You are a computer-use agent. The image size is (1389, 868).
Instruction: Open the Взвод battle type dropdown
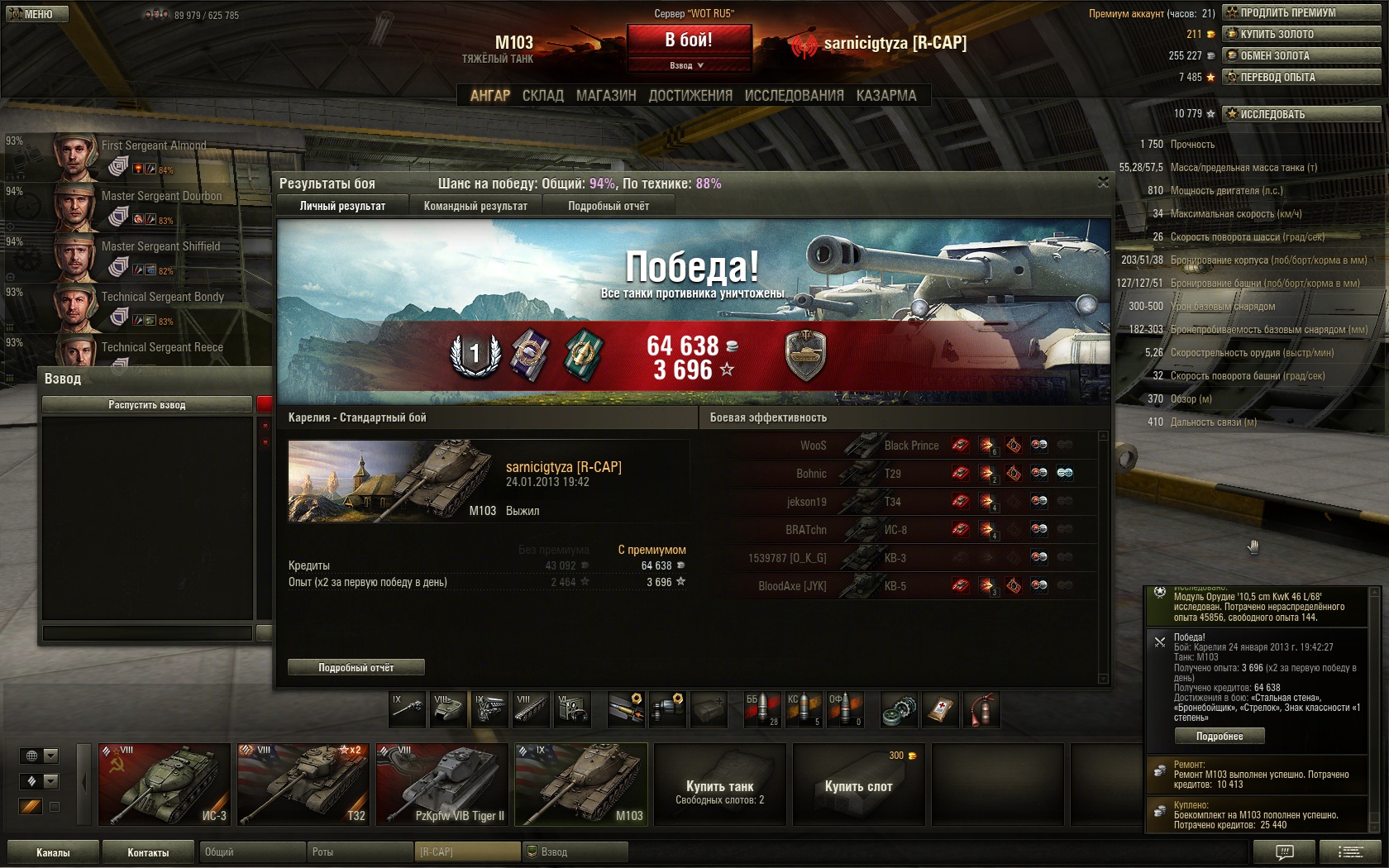tap(689, 65)
